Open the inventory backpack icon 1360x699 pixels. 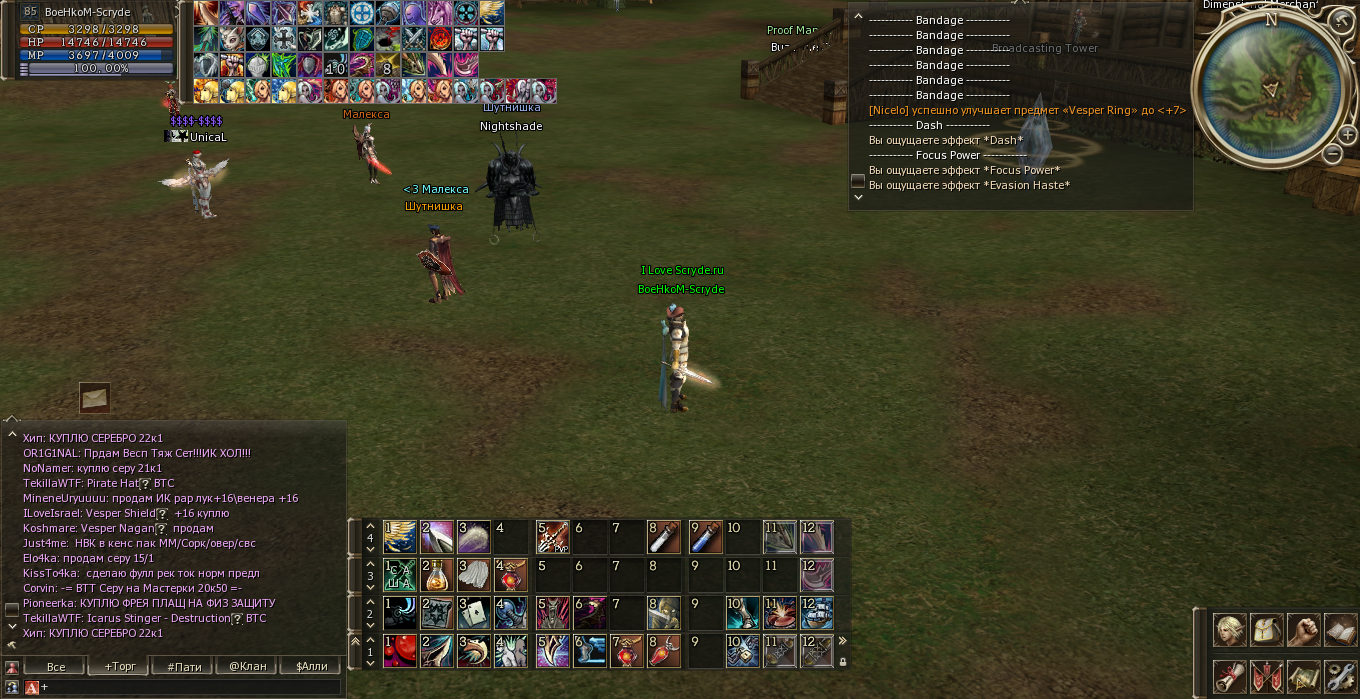[1266, 631]
